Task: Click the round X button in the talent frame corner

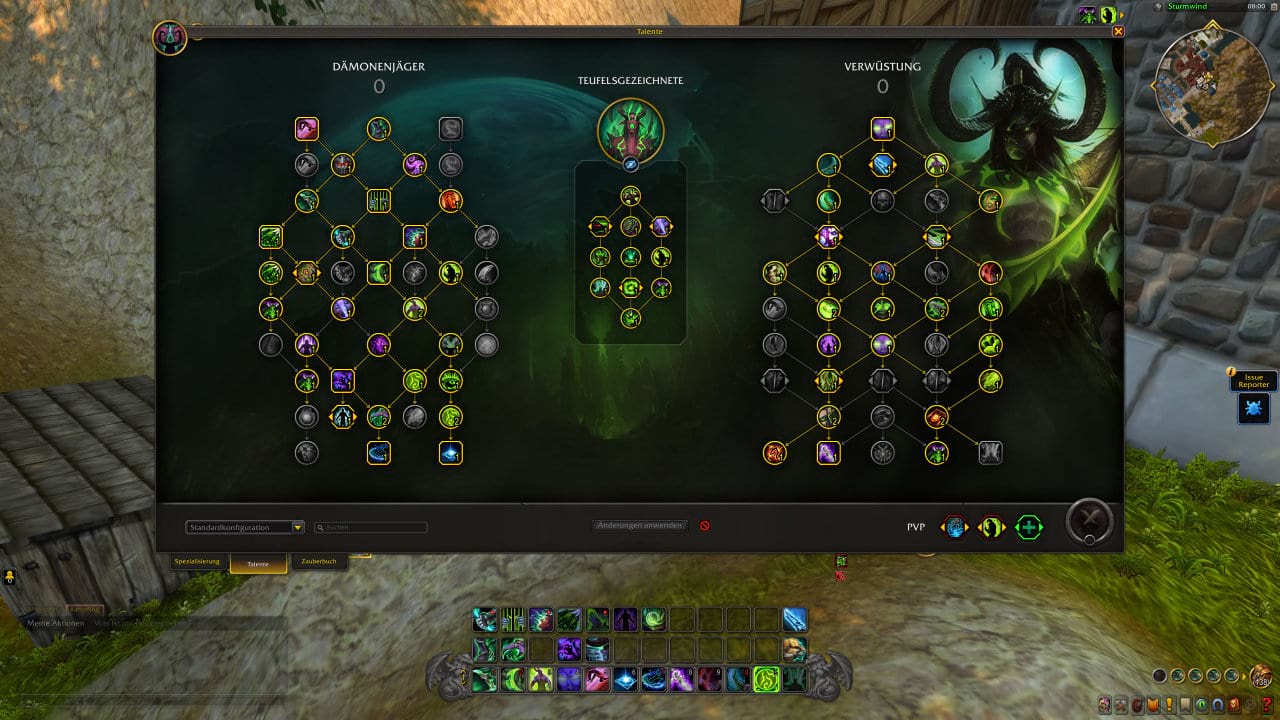Action: coord(1089,521)
